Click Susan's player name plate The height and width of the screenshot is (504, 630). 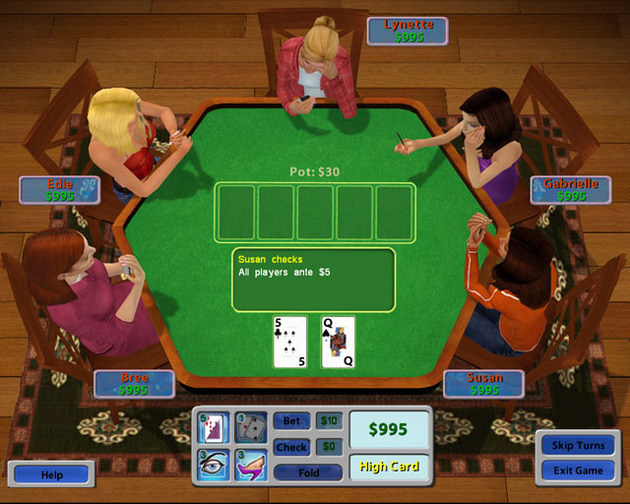coord(484,384)
